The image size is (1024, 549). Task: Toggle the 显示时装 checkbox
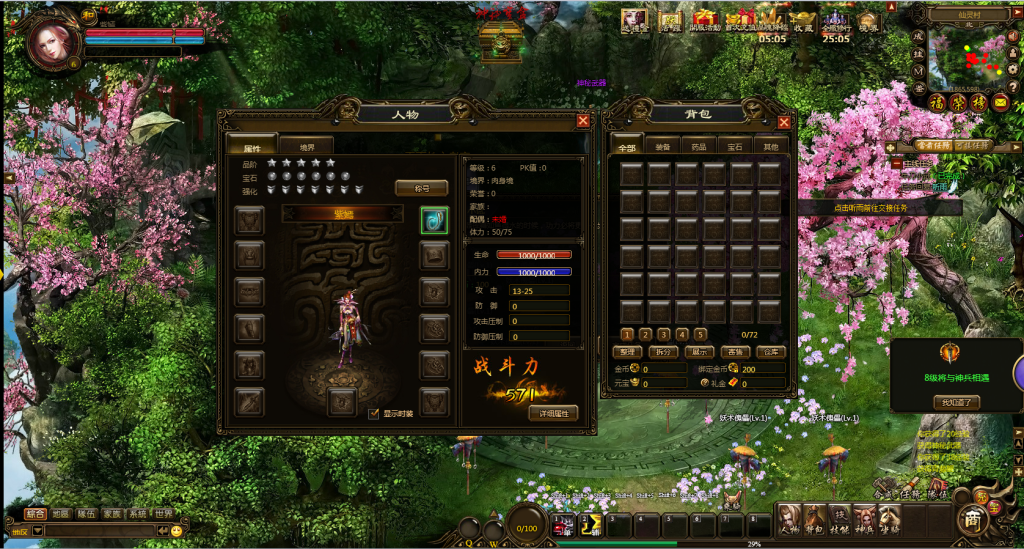(374, 413)
